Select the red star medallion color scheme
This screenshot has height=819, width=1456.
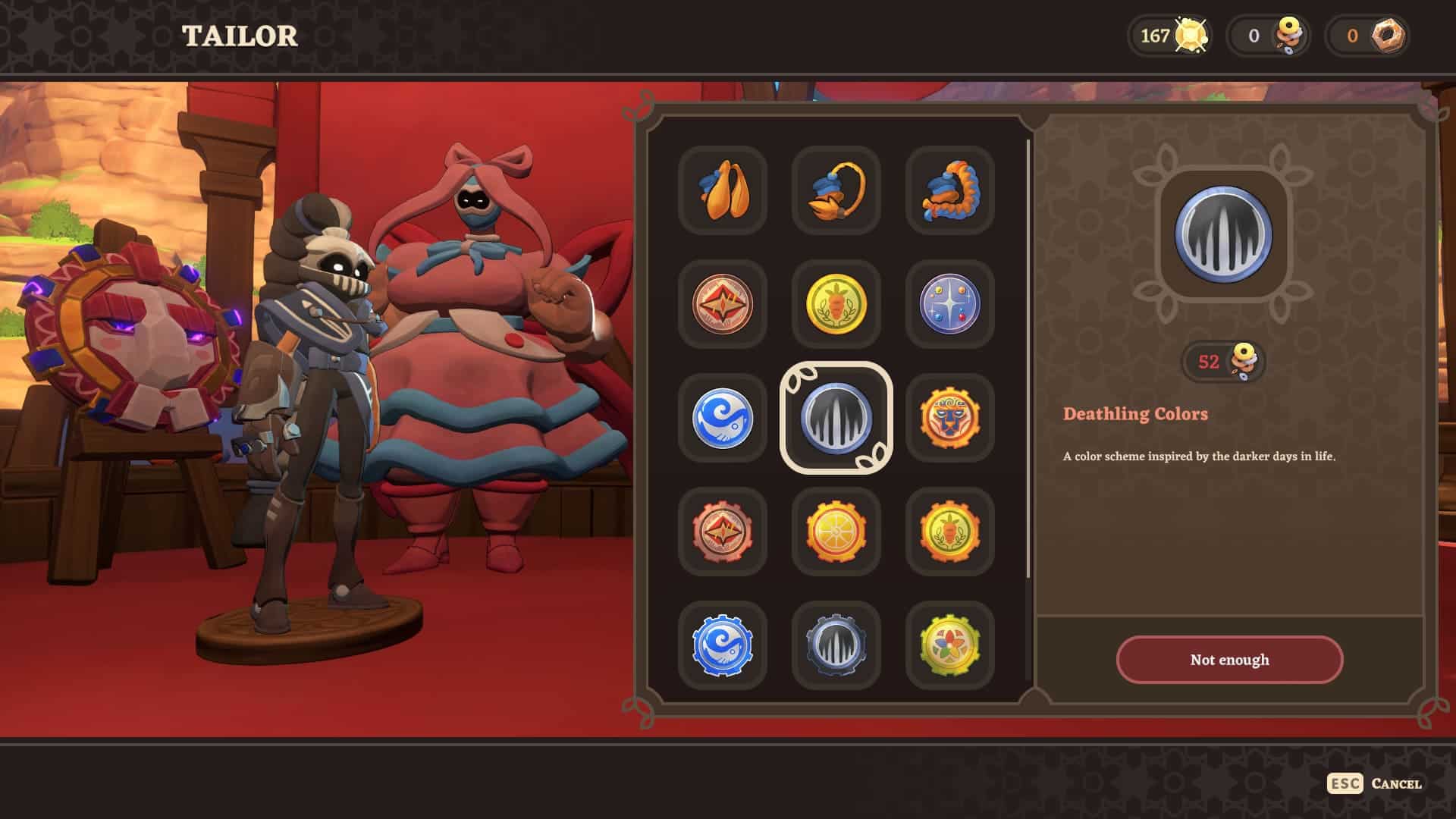tap(722, 305)
